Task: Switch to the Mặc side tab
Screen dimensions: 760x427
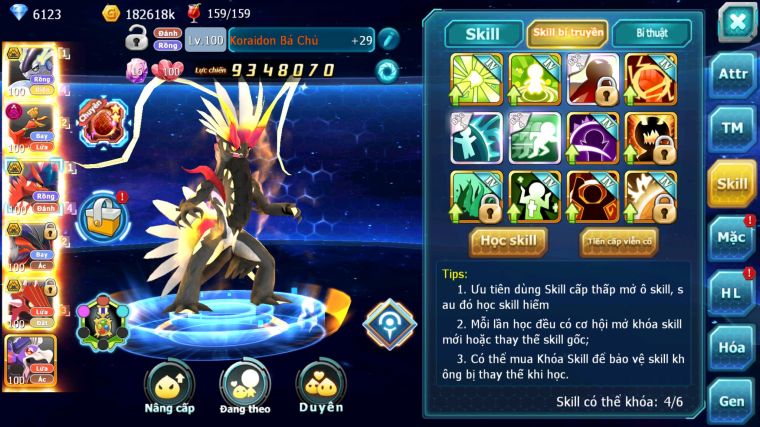Action: 732,237
